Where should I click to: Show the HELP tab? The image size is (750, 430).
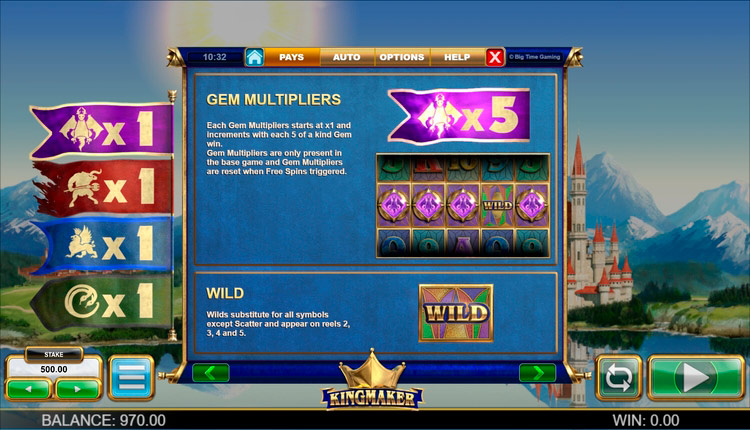457,57
